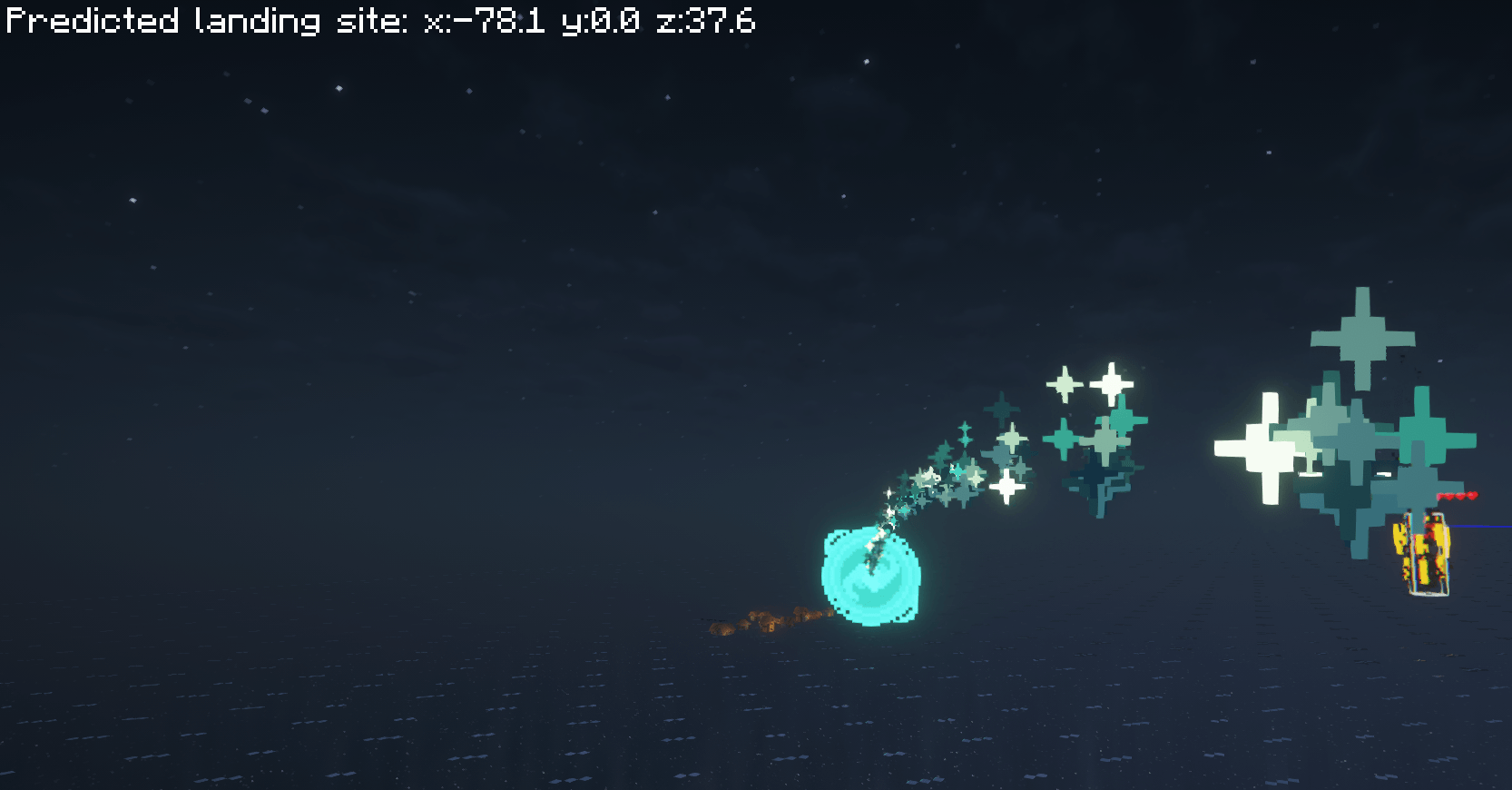The height and width of the screenshot is (790, 1512).
Task: Click the white plume rising from the portal
Action: click(x=879, y=536)
